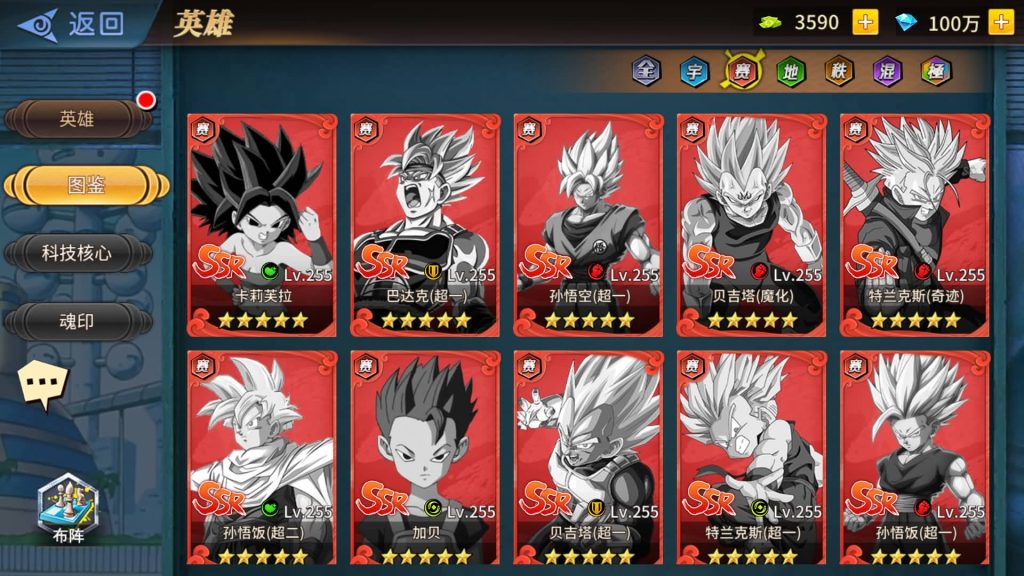This screenshot has width=1024, height=576.
Task: Select the 巴达克(超一) hero card
Action: (x=426, y=224)
